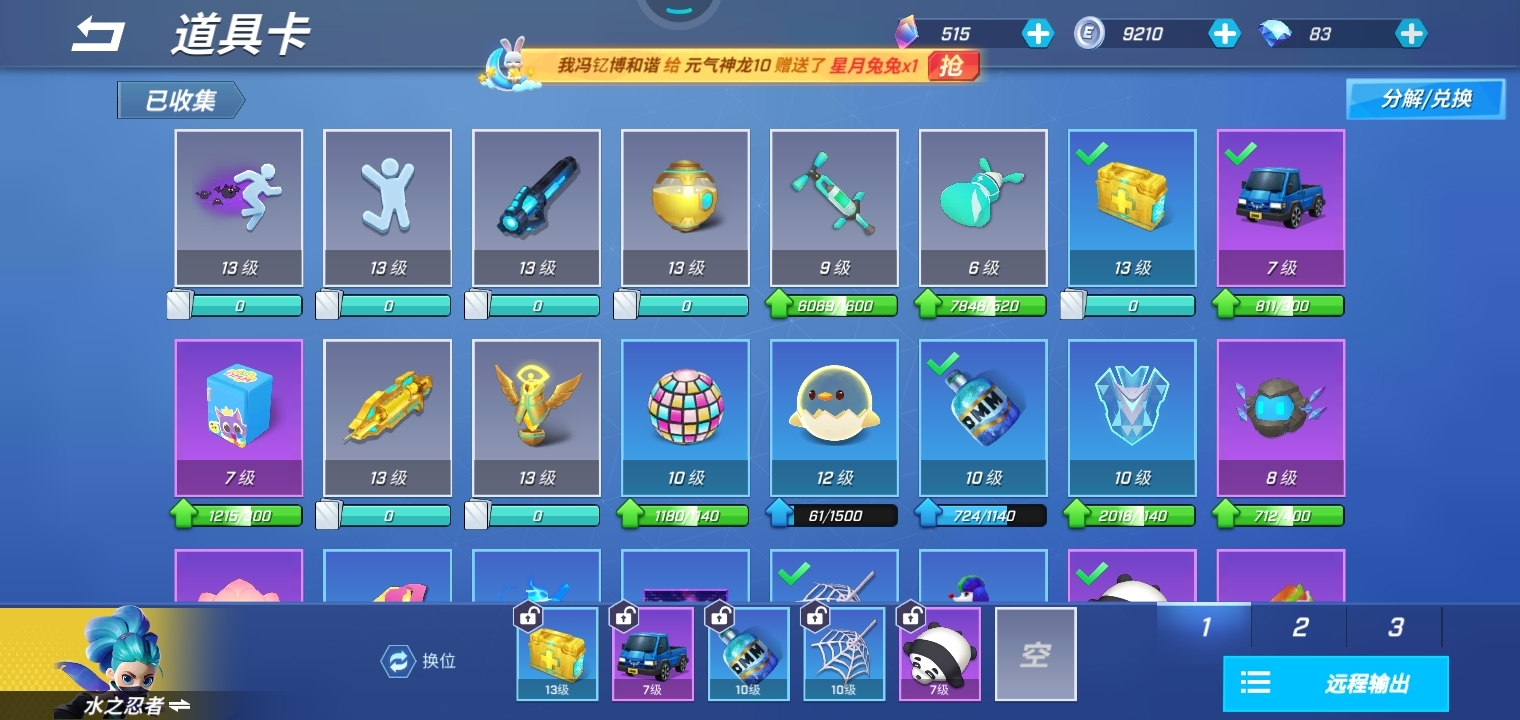Image resolution: width=1520 pixels, height=720 pixels.
Task: Choose the blue cube toy box card
Action: (239, 417)
